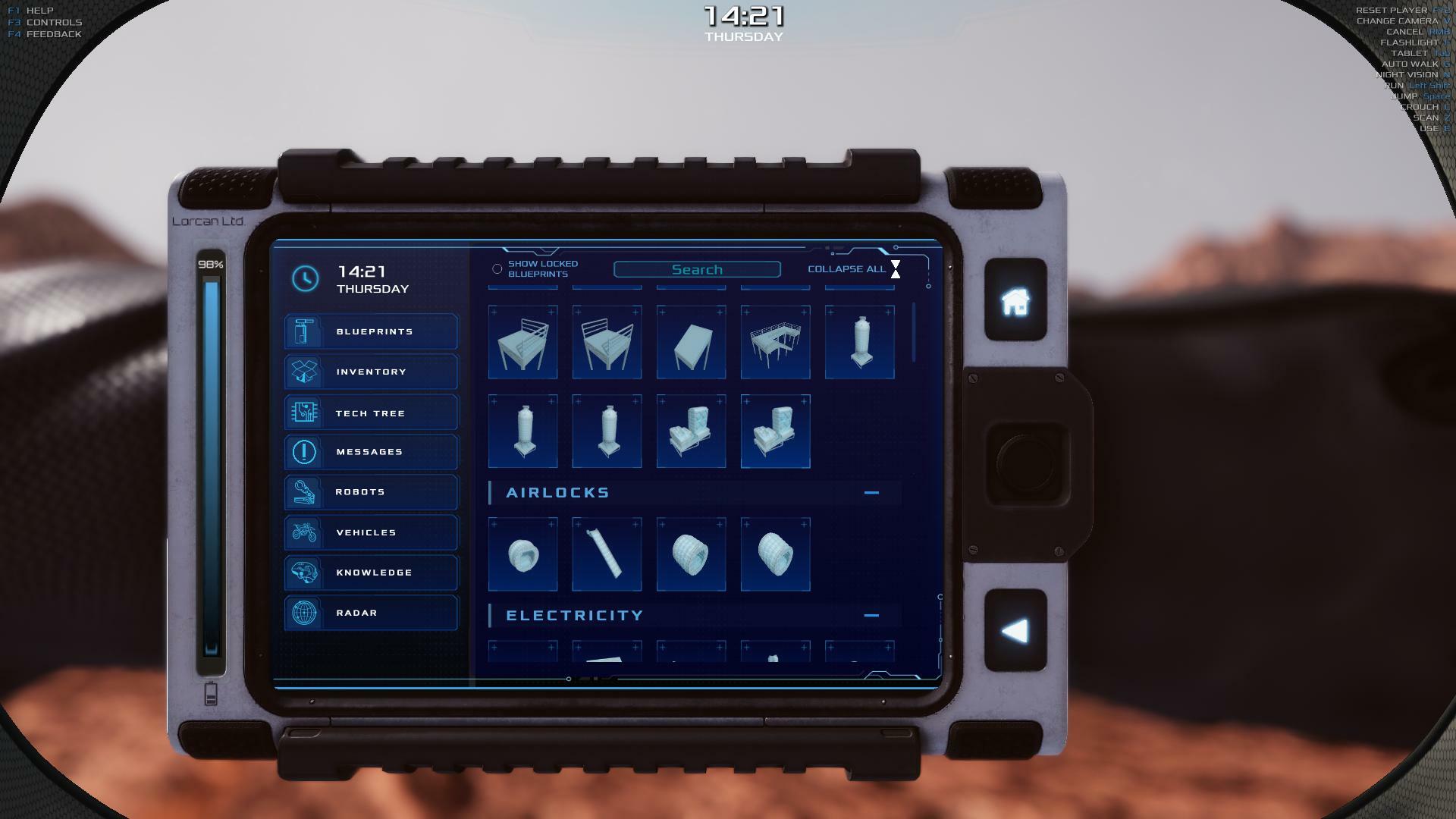Screen dimensions: 1456x819
Task: Select the L-shaped railing platform blueprint
Action: (x=775, y=342)
